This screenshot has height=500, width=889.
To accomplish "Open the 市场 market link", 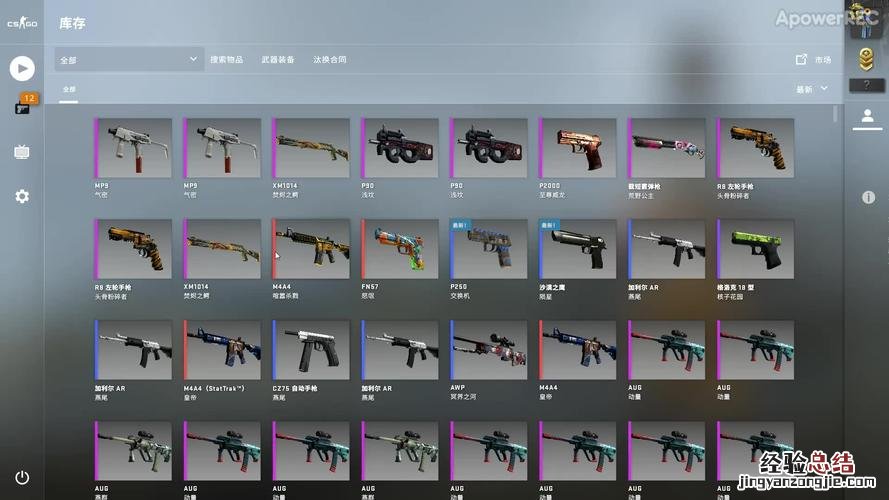I will pos(813,60).
